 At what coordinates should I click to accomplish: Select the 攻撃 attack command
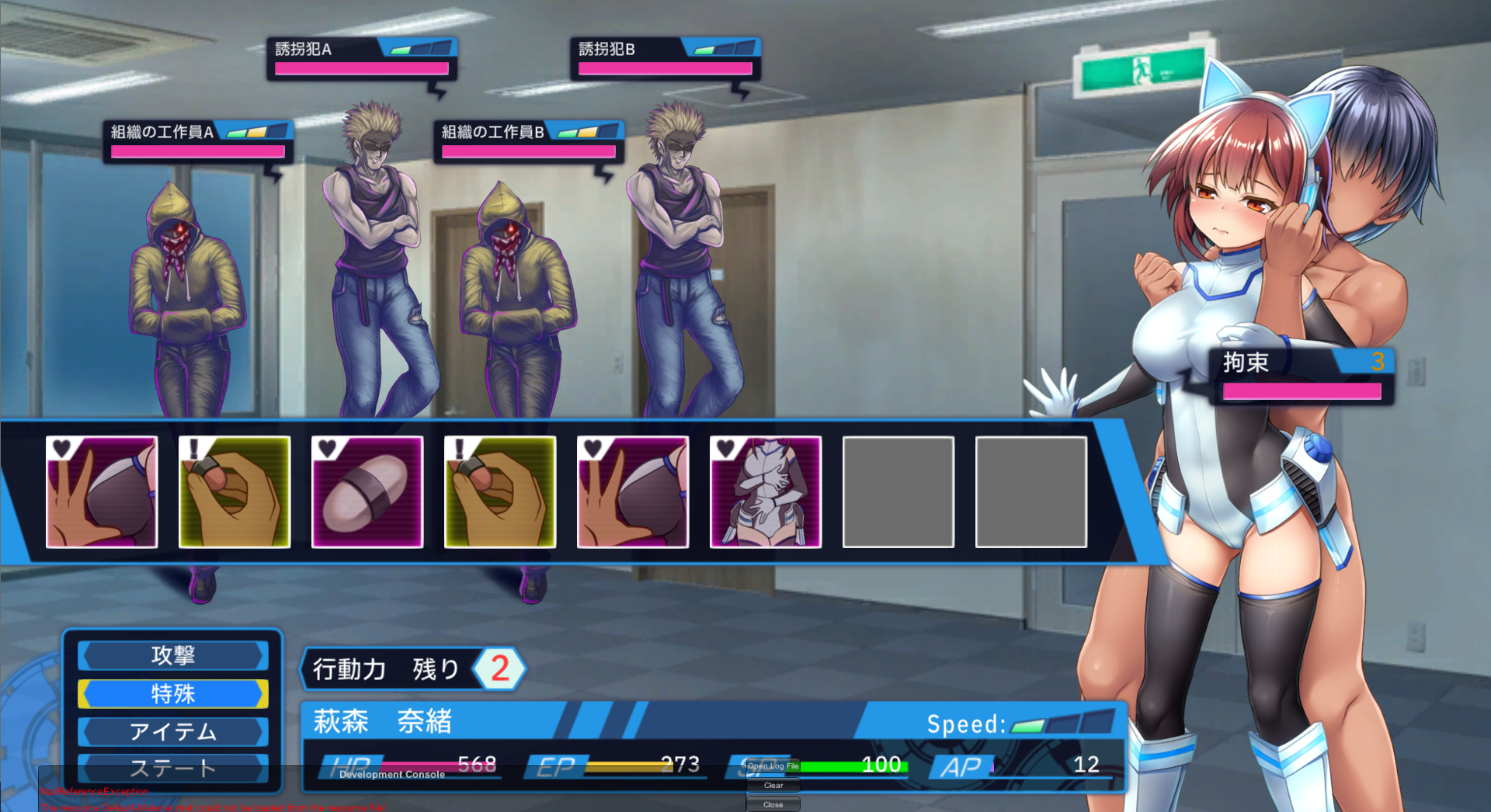(x=172, y=656)
